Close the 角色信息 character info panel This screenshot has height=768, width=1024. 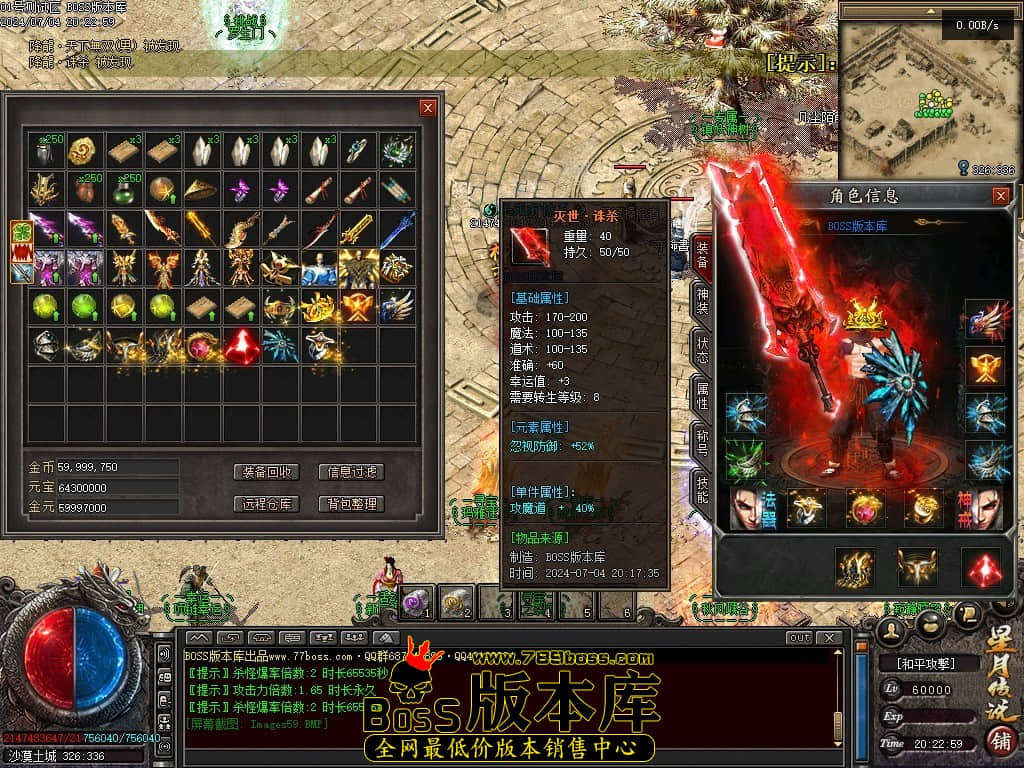point(1000,196)
